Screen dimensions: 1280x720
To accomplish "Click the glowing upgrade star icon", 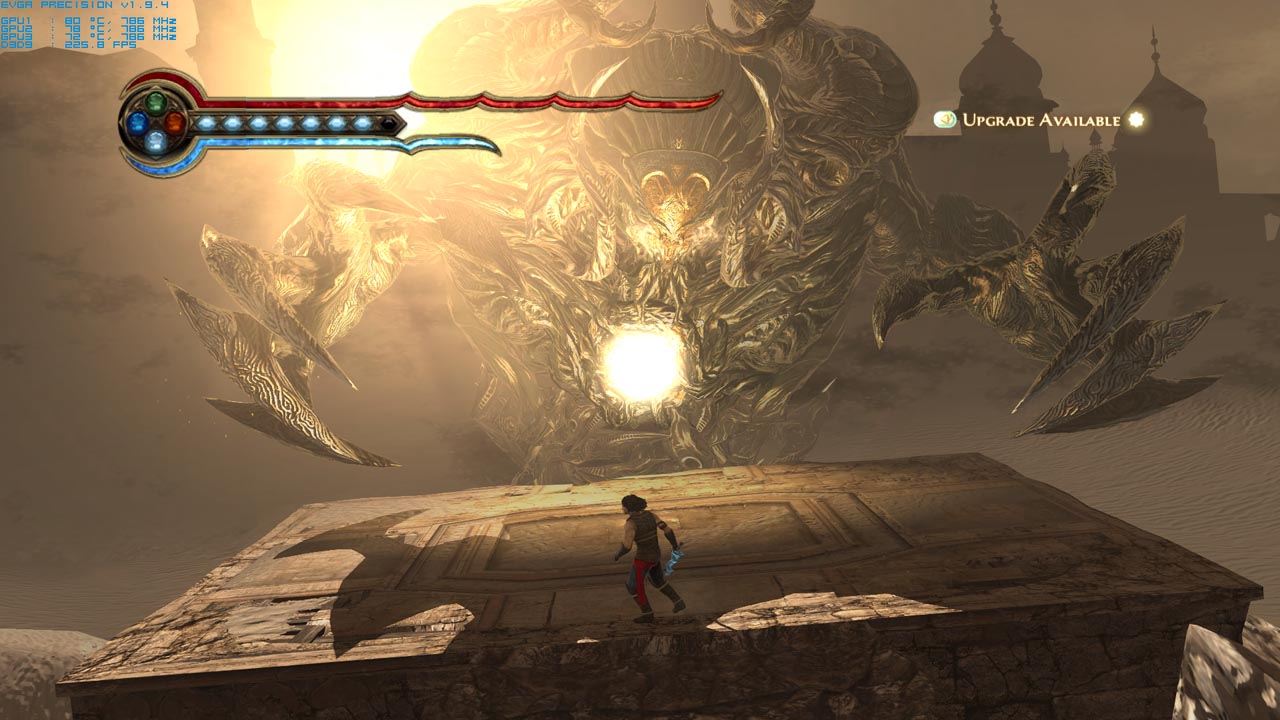I will [x=1135, y=120].
